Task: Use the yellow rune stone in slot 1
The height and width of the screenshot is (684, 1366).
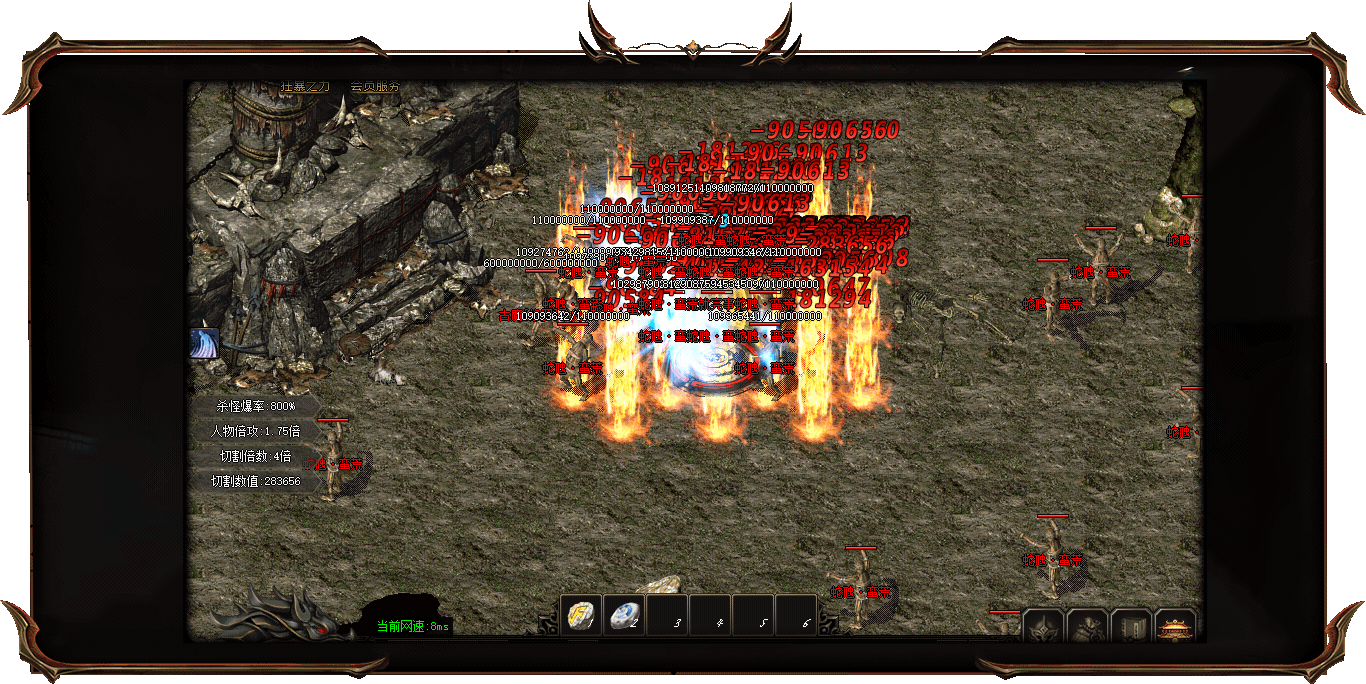Action: coord(580,615)
